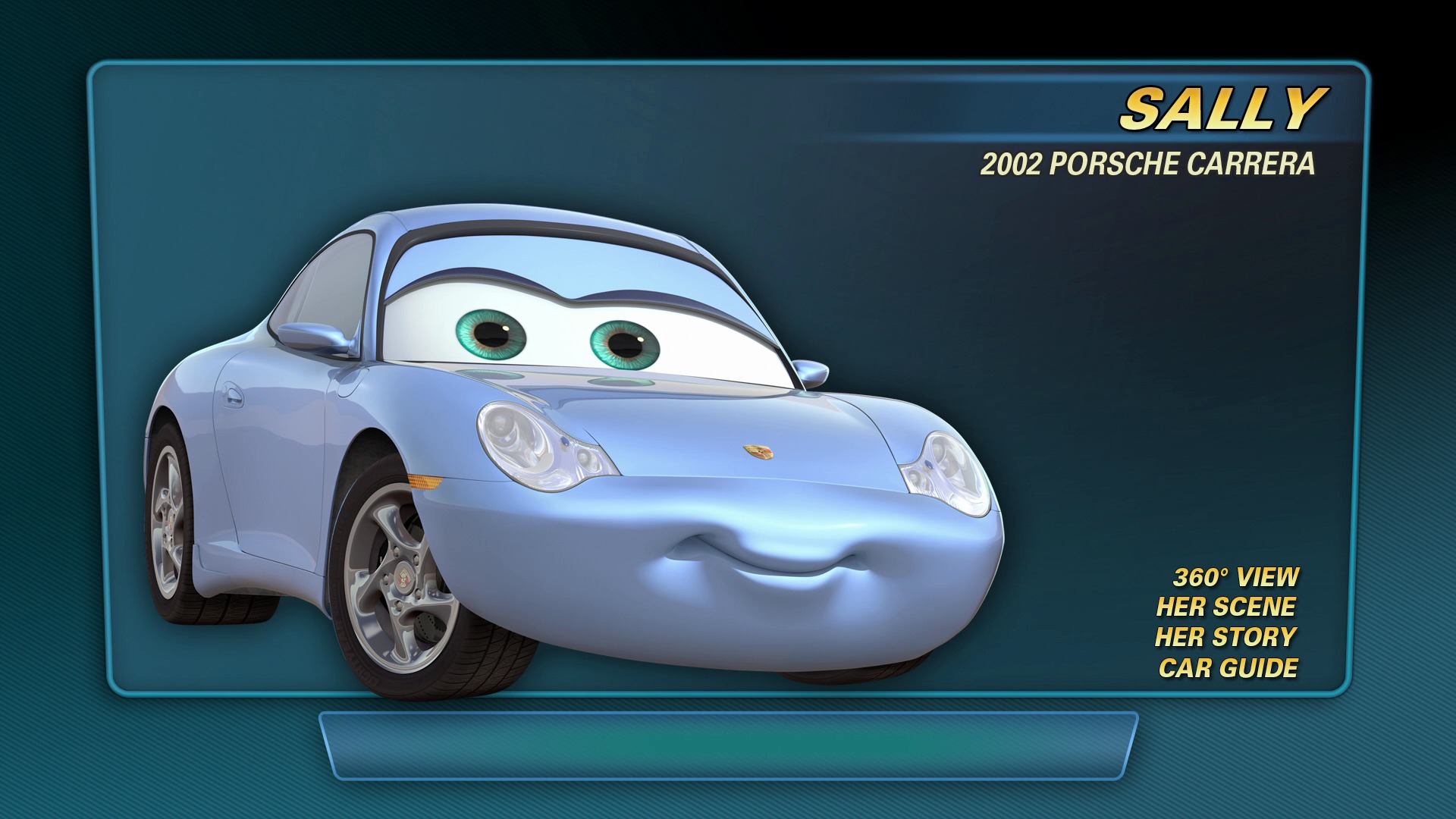This screenshot has width=1456, height=819.
Task: Select the Her Scene menu entry
Action: coord(1225,607)
